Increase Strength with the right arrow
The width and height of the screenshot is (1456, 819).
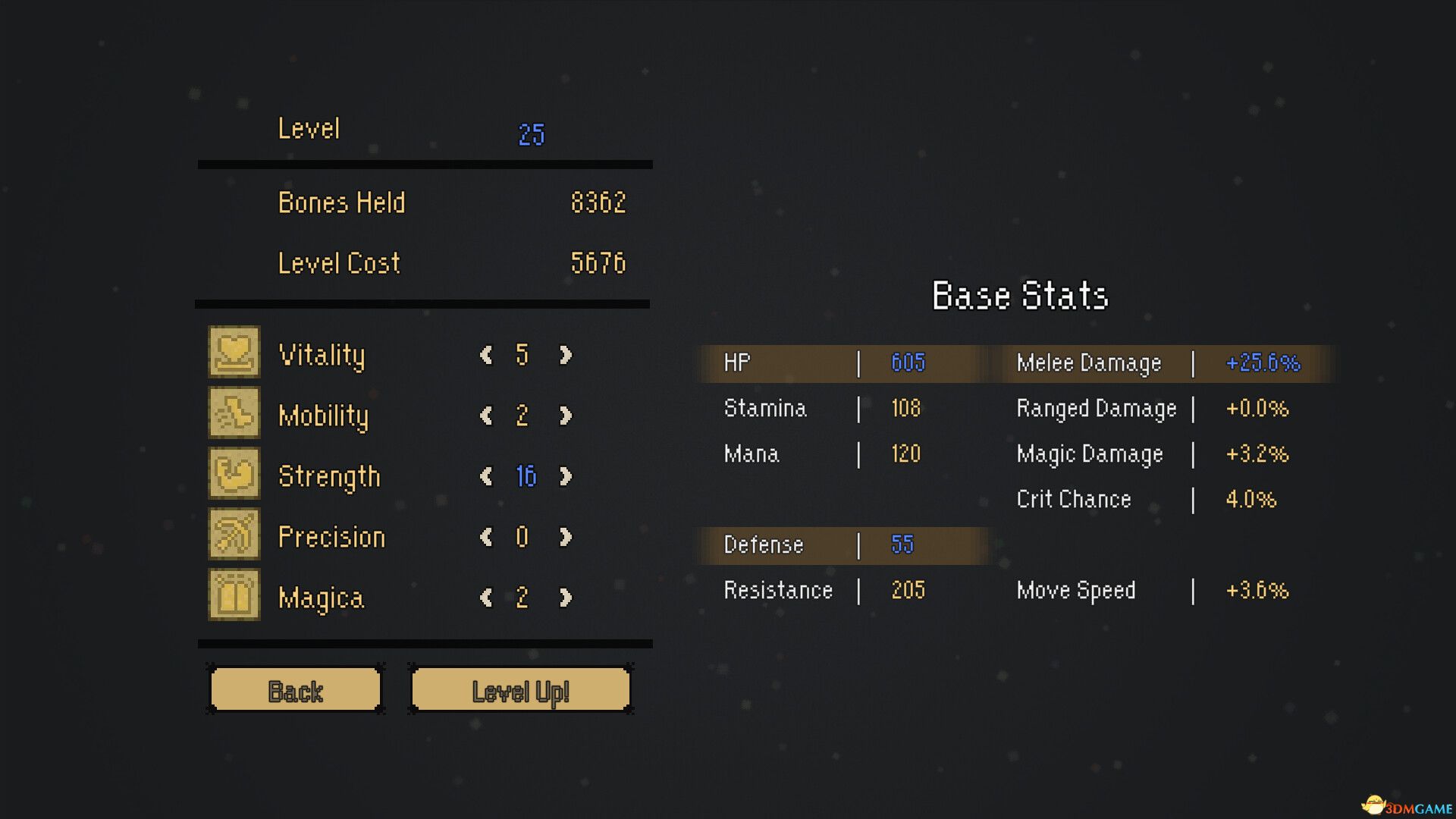click(565, 476)
